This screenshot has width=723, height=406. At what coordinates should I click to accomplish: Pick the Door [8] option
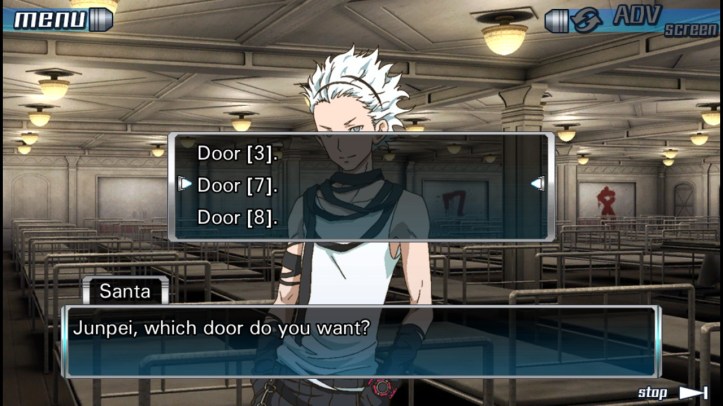(x=237, y=217)
